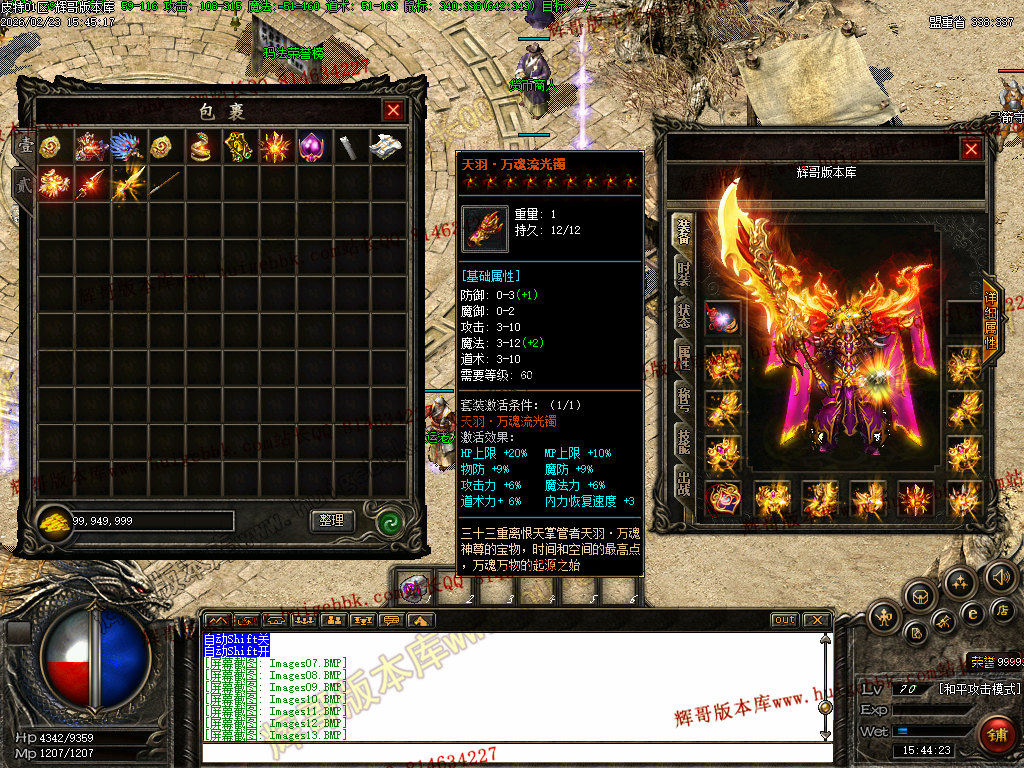Close the character equipment panel
1024x768 pixels.
coord(971,149)
